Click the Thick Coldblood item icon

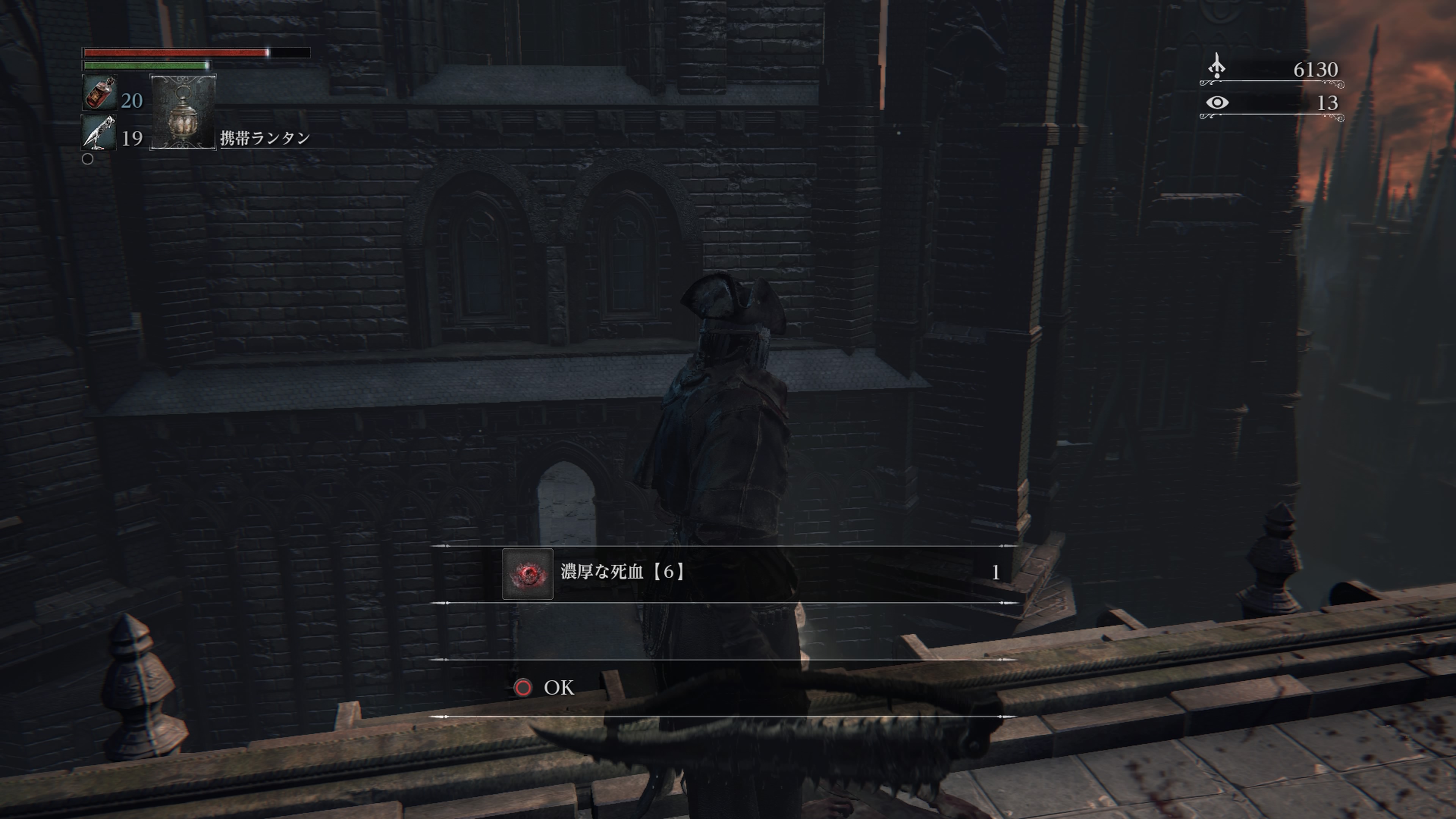point(527,574)
